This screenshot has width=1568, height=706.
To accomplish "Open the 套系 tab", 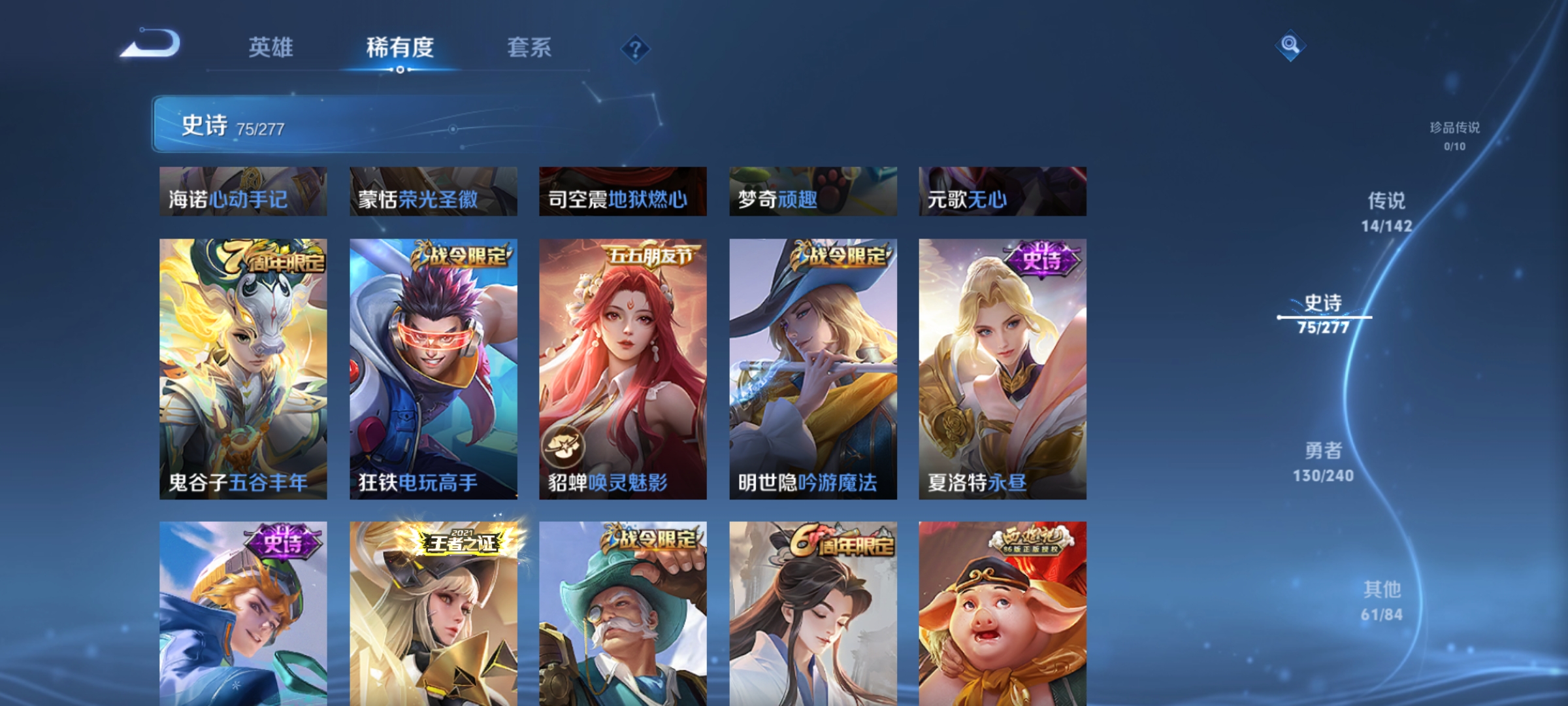I will pos(529,48).
